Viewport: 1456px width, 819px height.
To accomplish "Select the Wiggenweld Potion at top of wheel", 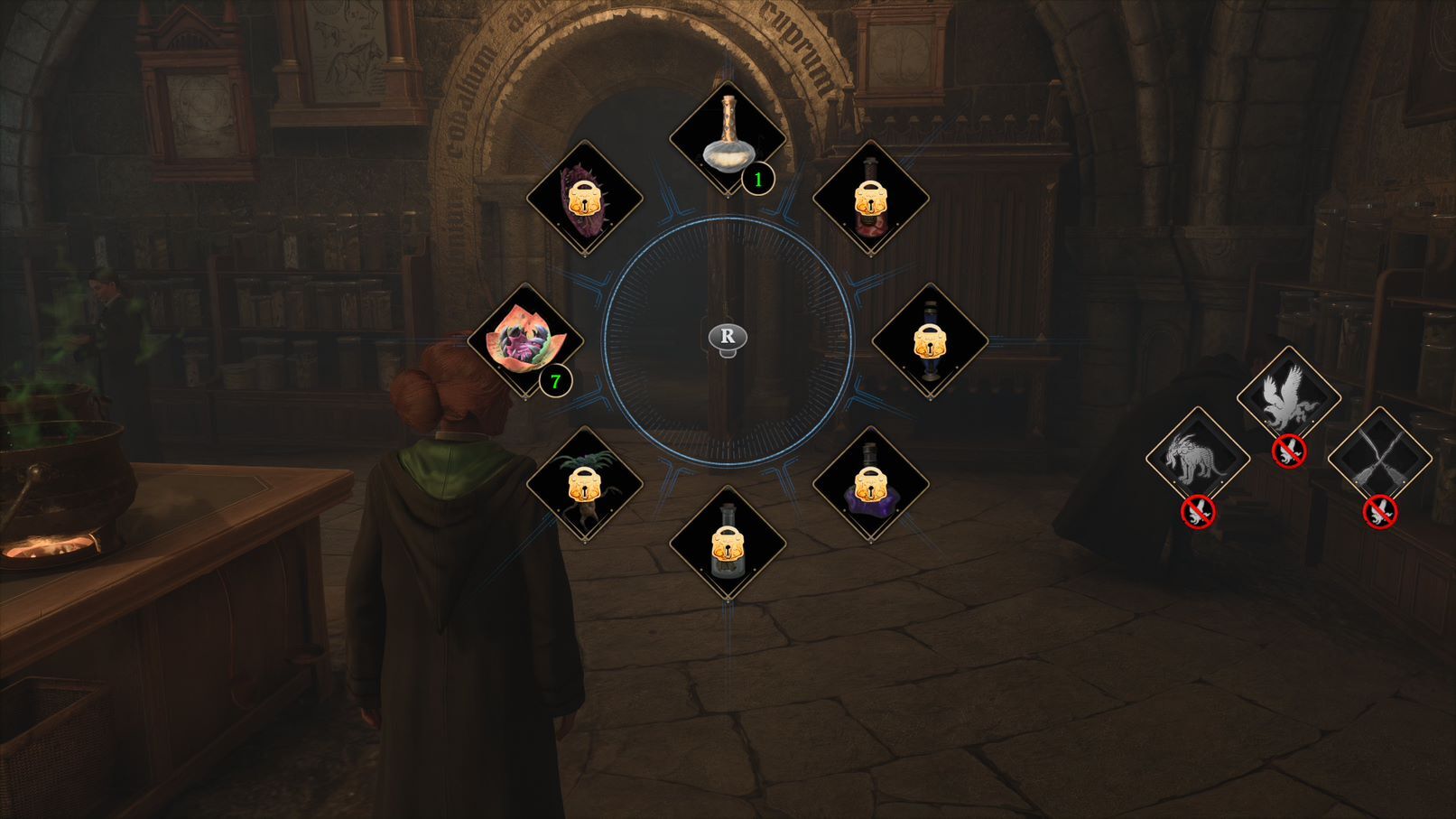I will pyautogui.click(x=727, y=135).
